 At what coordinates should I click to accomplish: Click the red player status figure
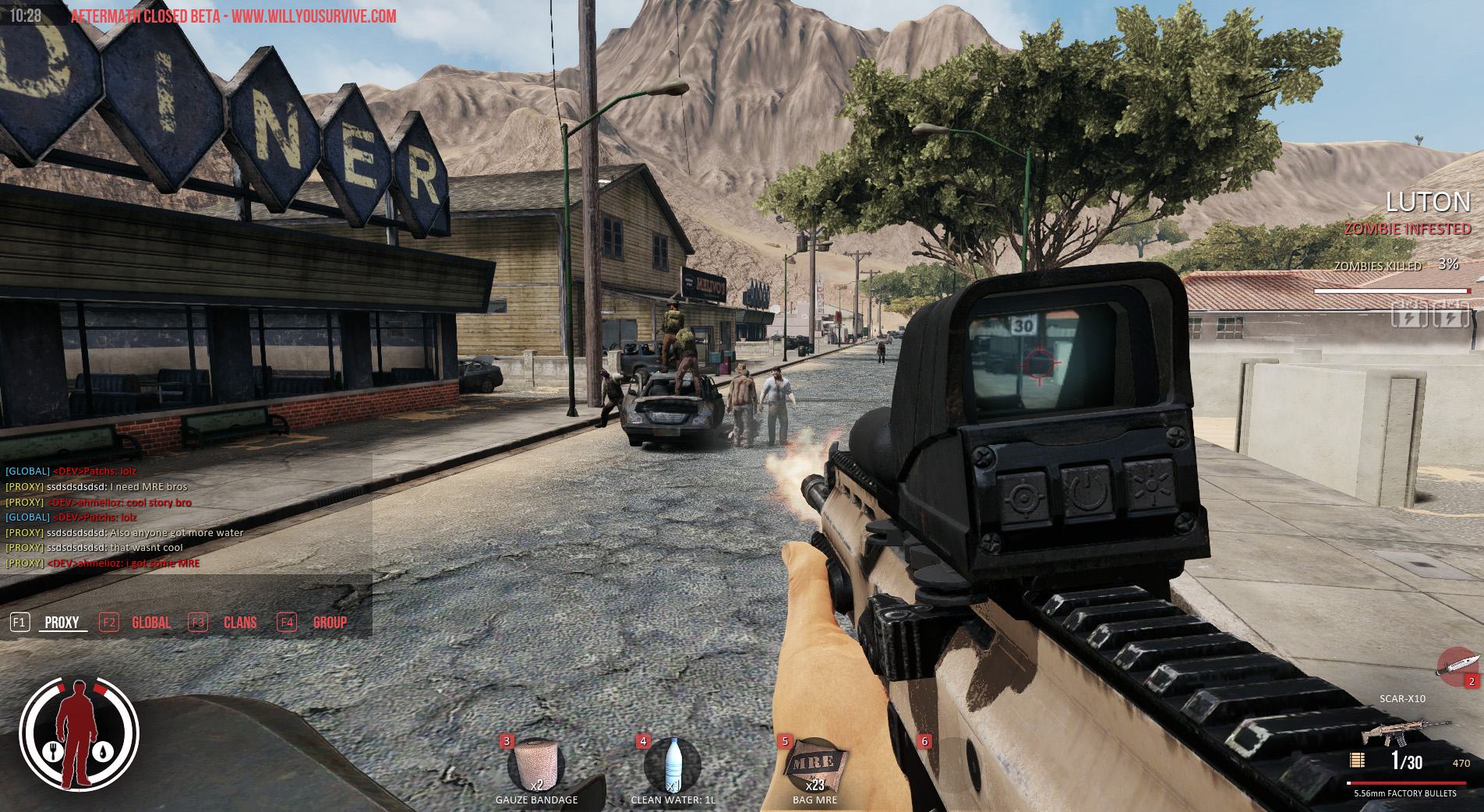(x=79, y=734)
